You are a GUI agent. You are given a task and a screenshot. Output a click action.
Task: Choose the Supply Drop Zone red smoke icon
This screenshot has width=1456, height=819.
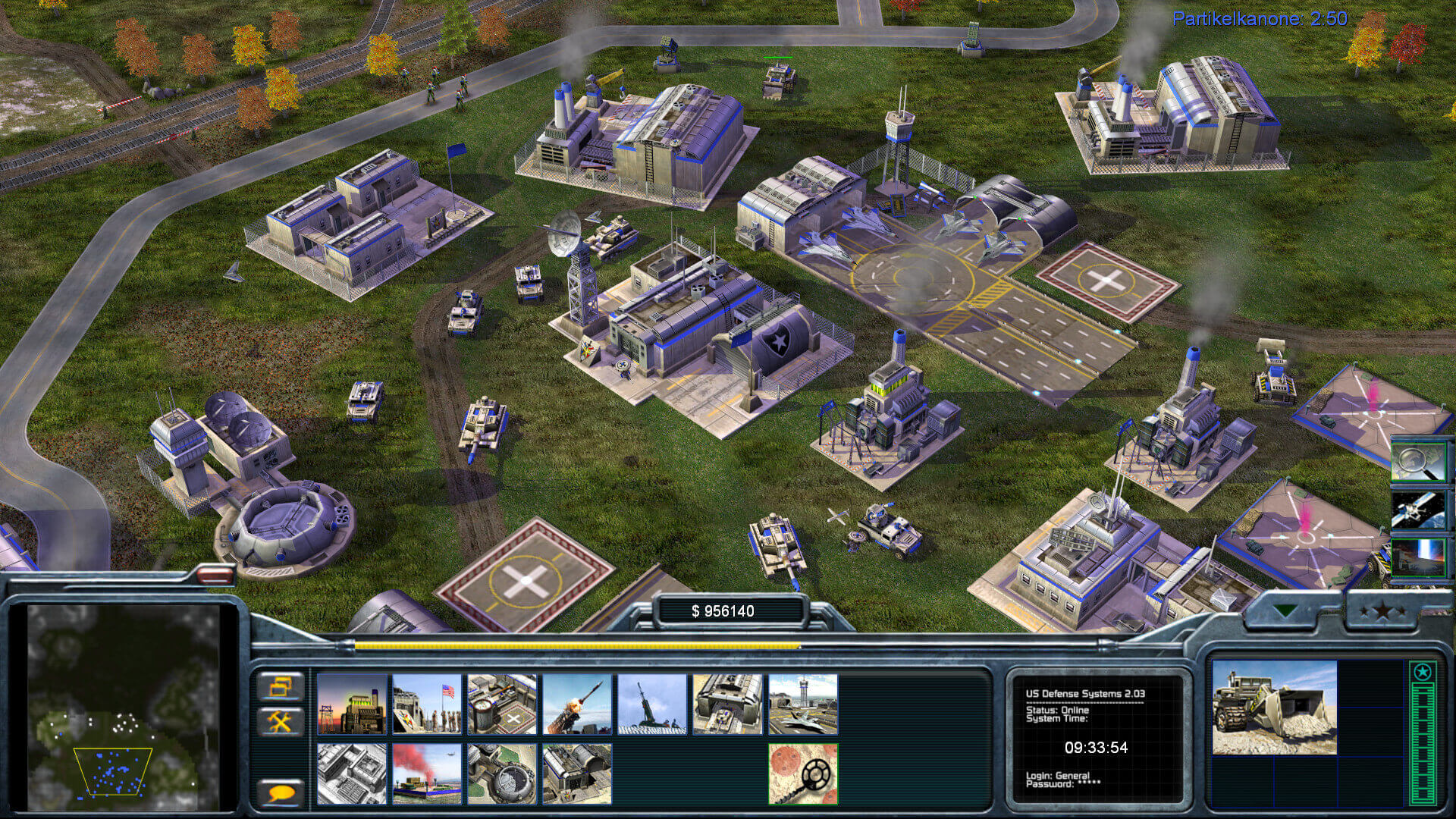tap(426, 773)
